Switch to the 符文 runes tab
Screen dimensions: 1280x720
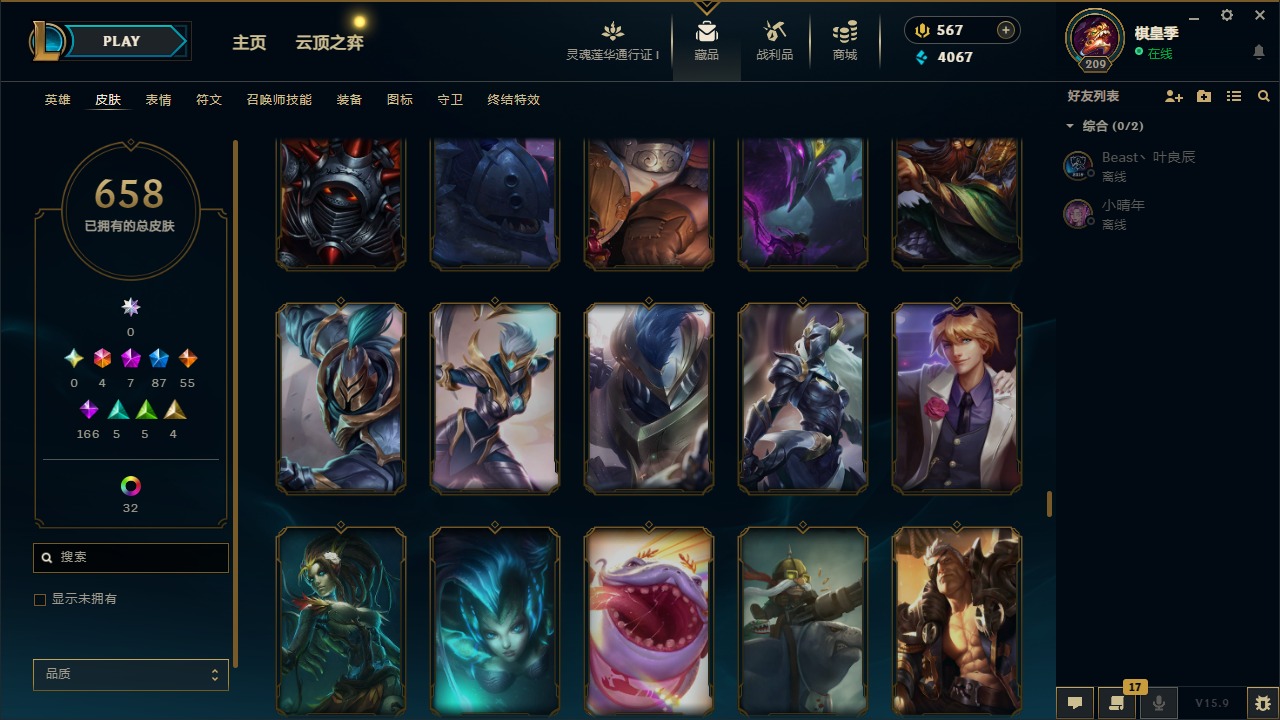pyautogui.click(x=209, y=100)
